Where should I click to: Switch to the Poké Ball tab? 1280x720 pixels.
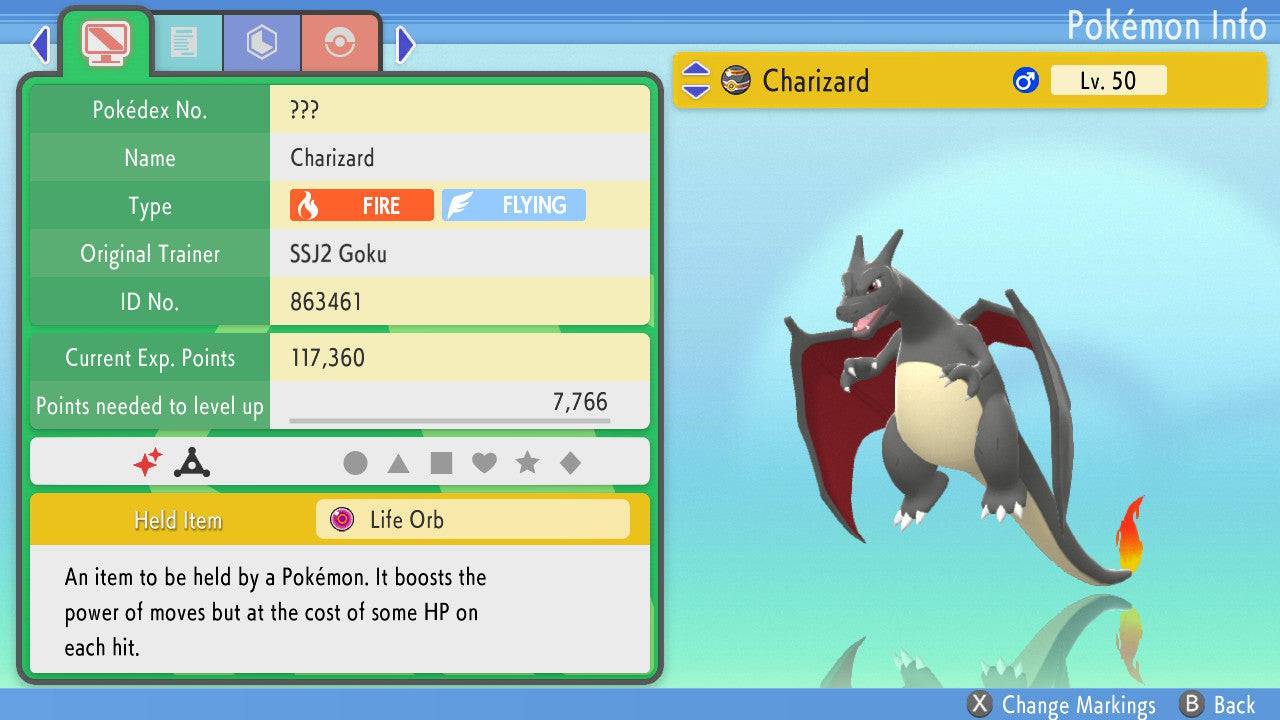340,43
